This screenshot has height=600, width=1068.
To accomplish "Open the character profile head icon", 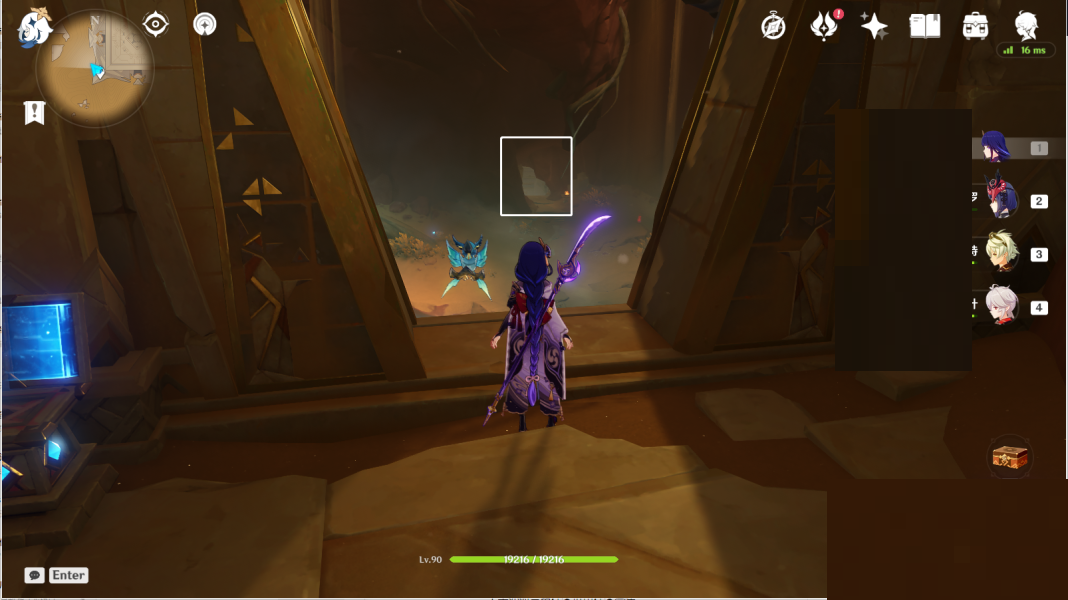I will click(1026, 26).
